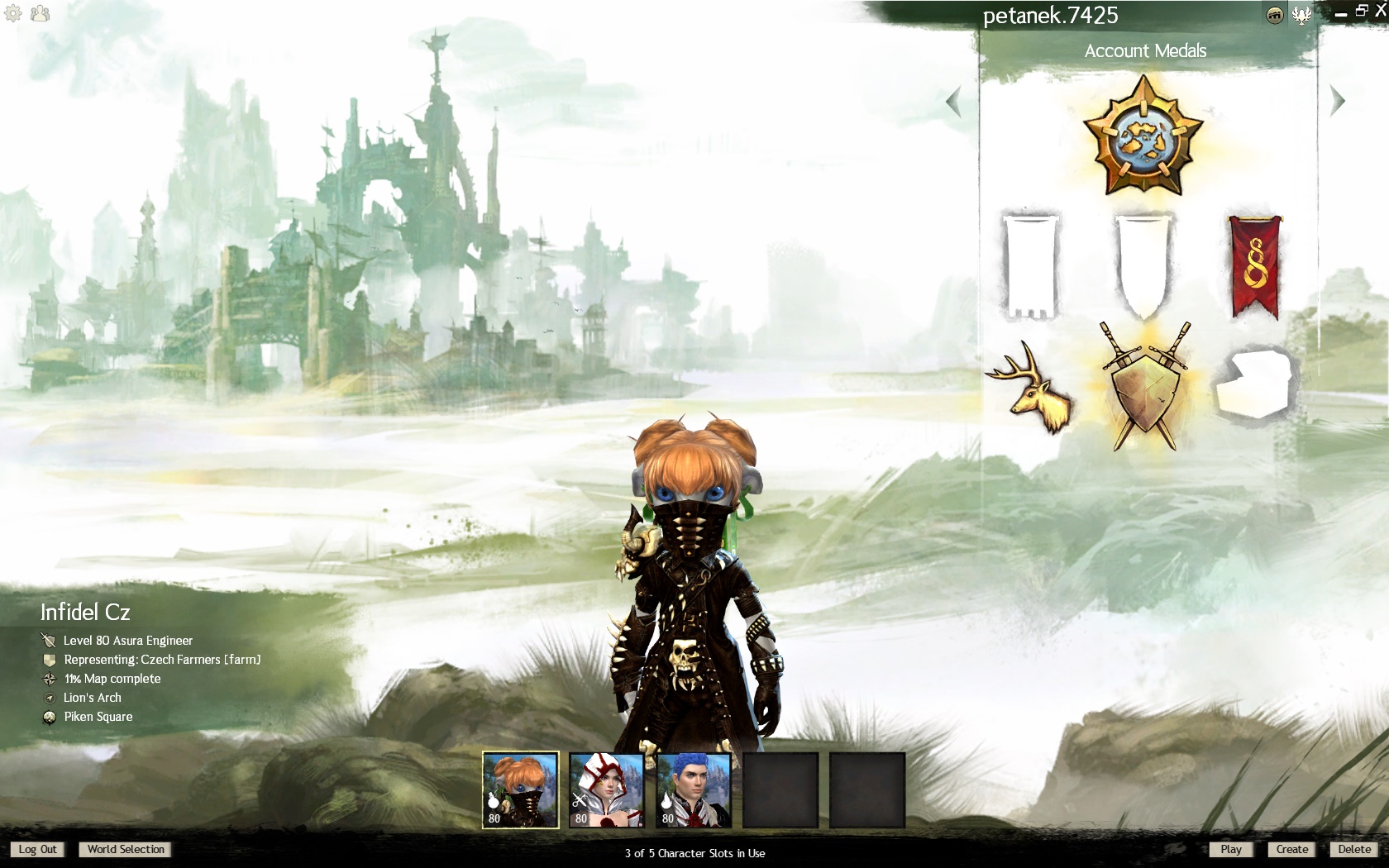Minimize the game window
Screen dimensions: 1389x868
click(x=1341, y=12)
